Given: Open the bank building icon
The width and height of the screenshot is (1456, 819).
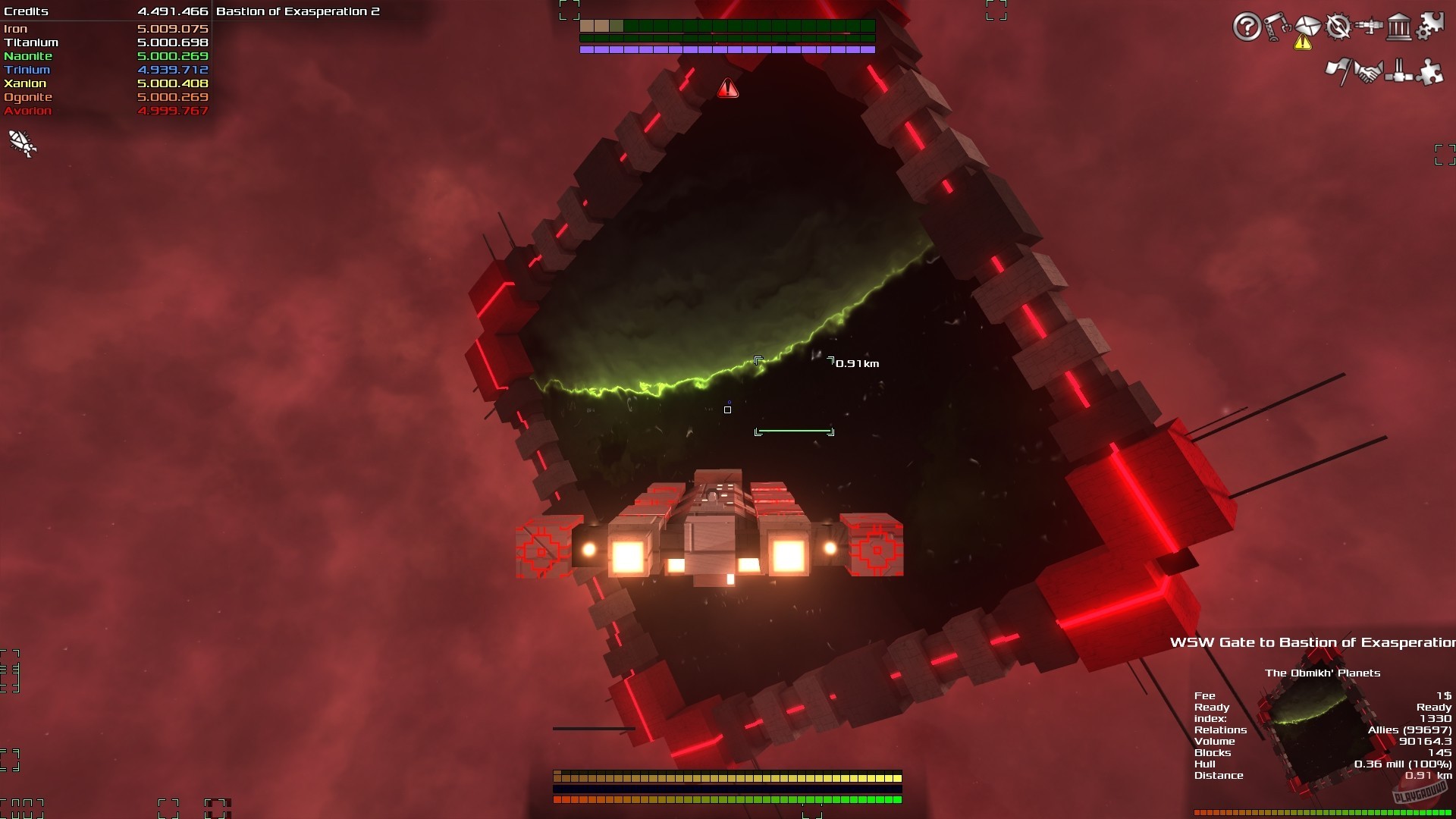Looking at the screenshot, I should [x=1399, y=26].
